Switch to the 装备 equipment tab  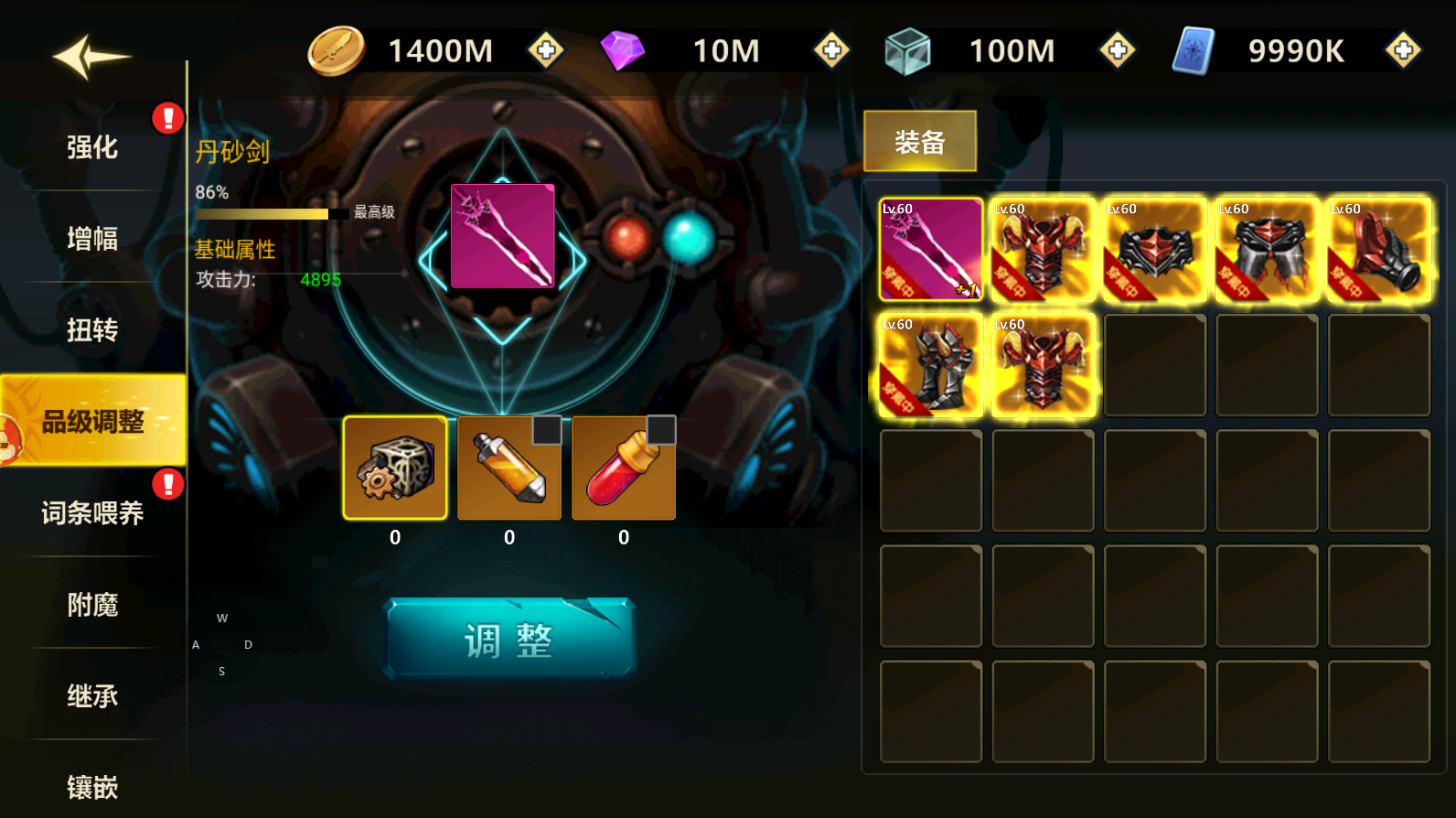click(x=919, y=140)
